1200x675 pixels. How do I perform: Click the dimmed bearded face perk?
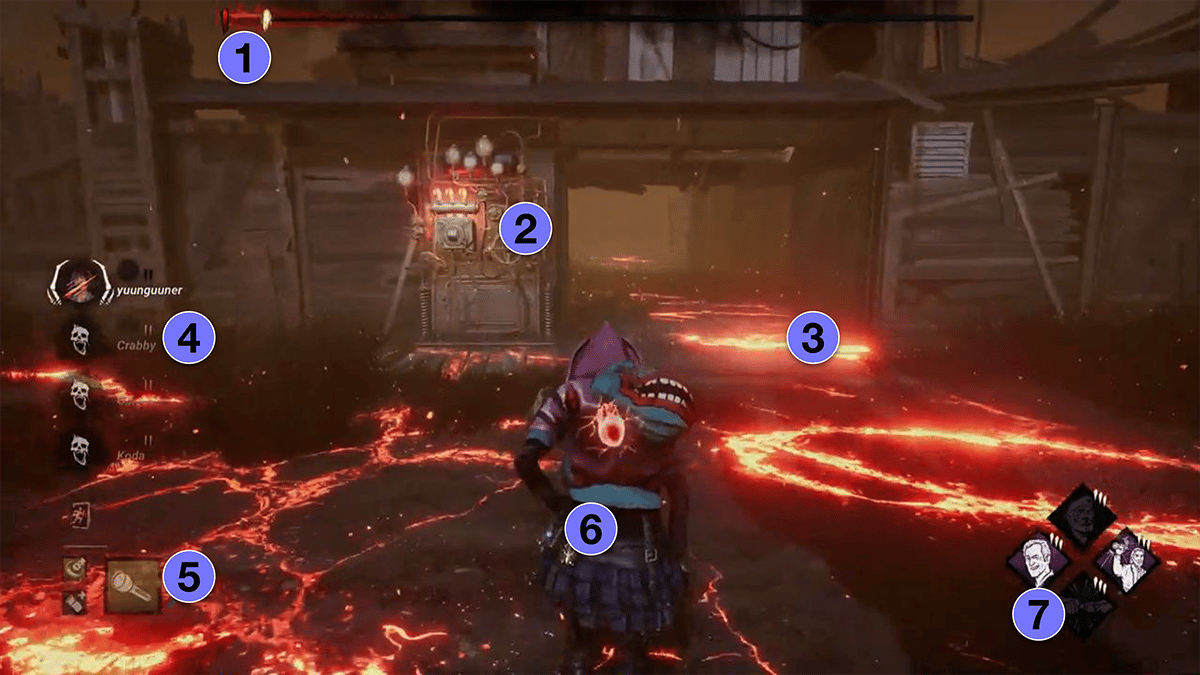(x=1080, y=514)
